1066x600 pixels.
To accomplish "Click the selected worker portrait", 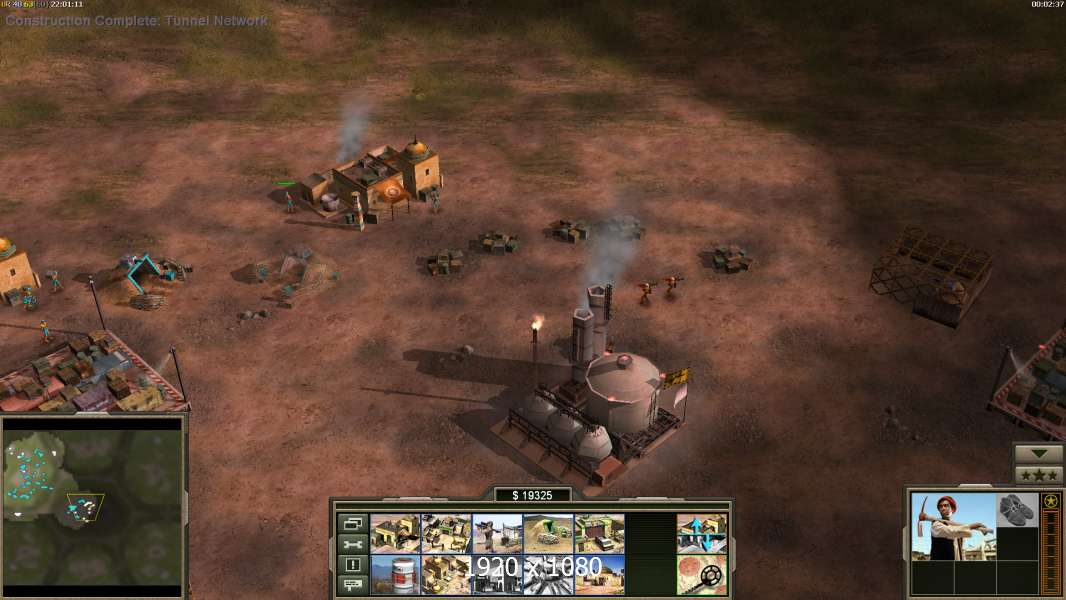I will coord(953,526).
